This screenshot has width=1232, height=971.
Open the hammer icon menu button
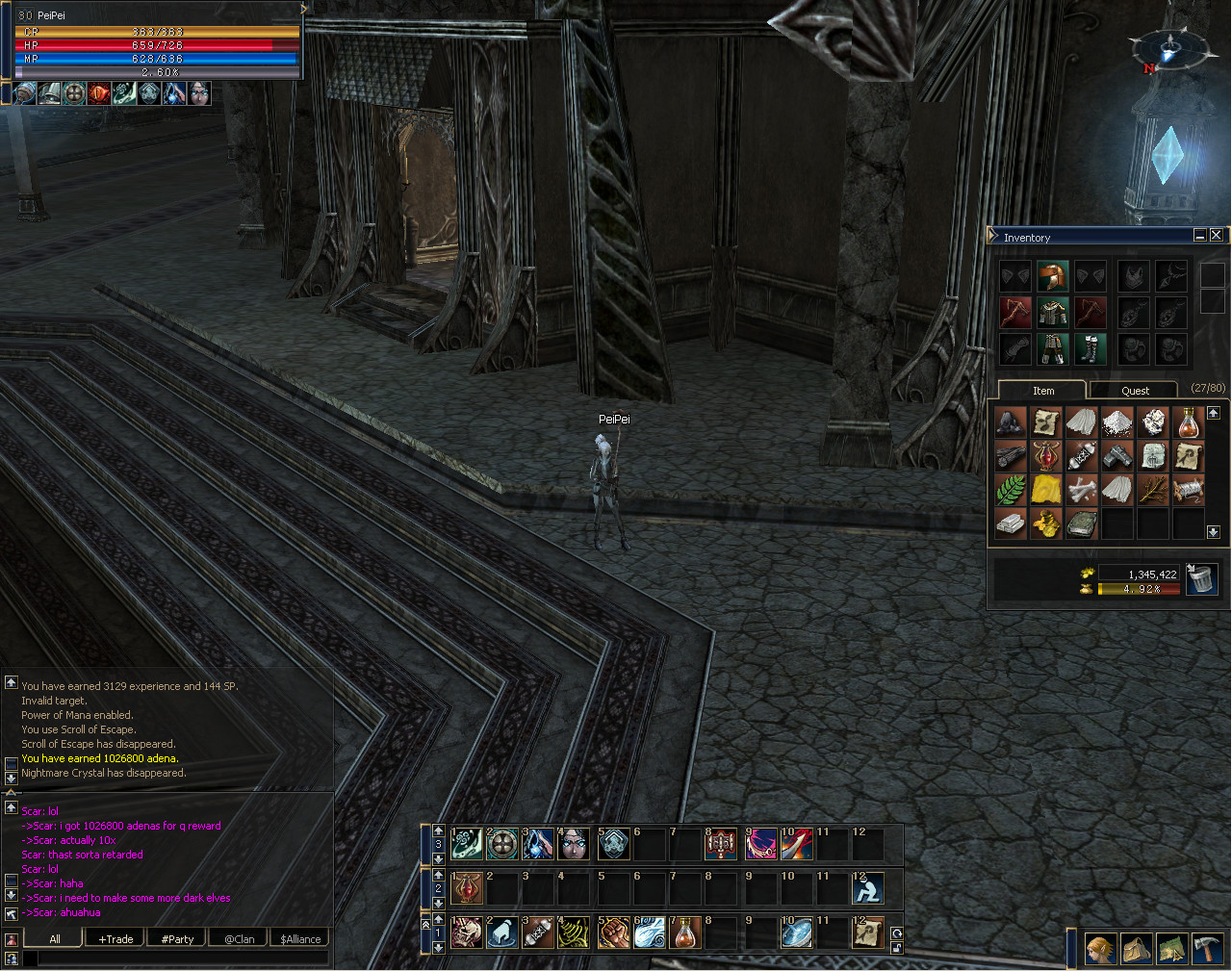pyautogui.click(x=1207, y=949)
